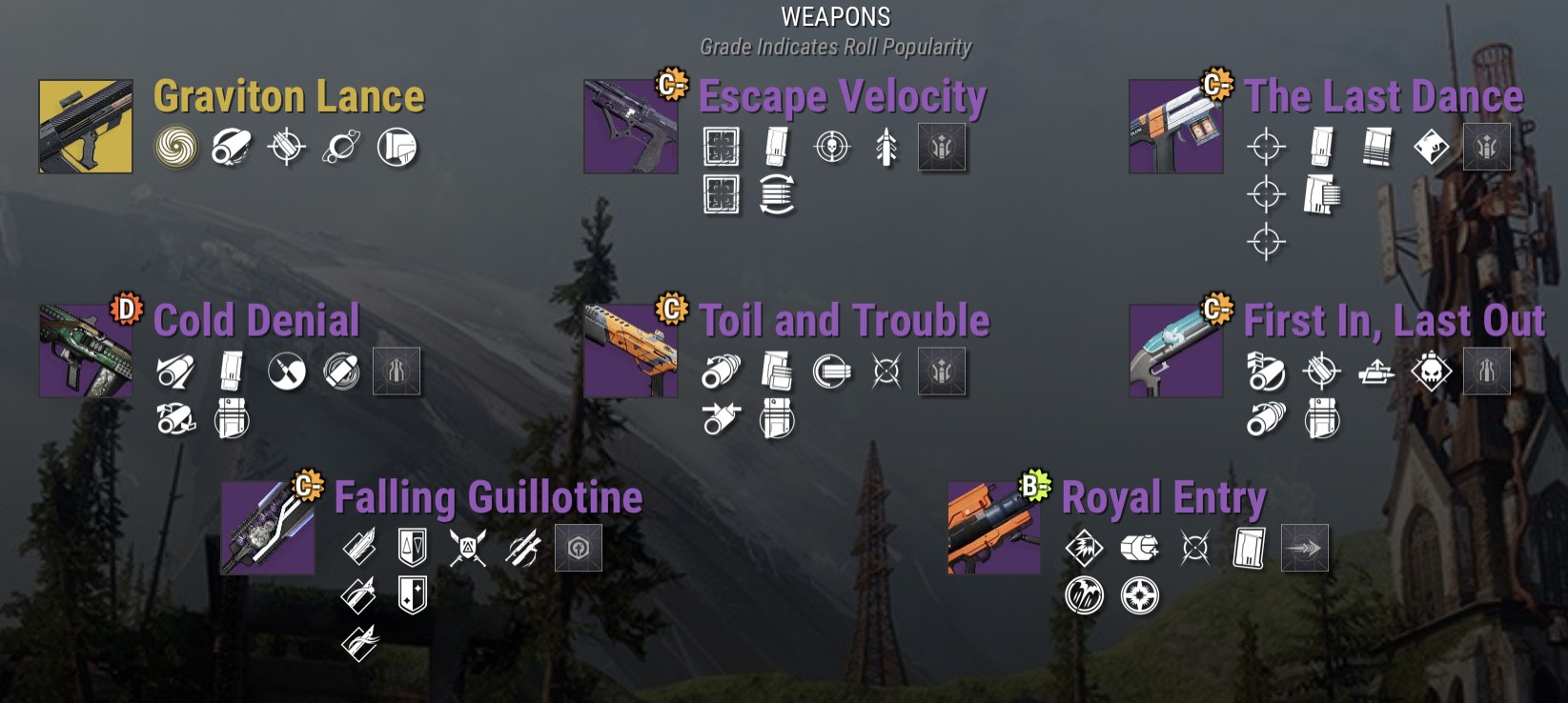This screenshot has width=1568, height=703.
Task: Open The Last Dance name link
Action: pos(1384,97)
